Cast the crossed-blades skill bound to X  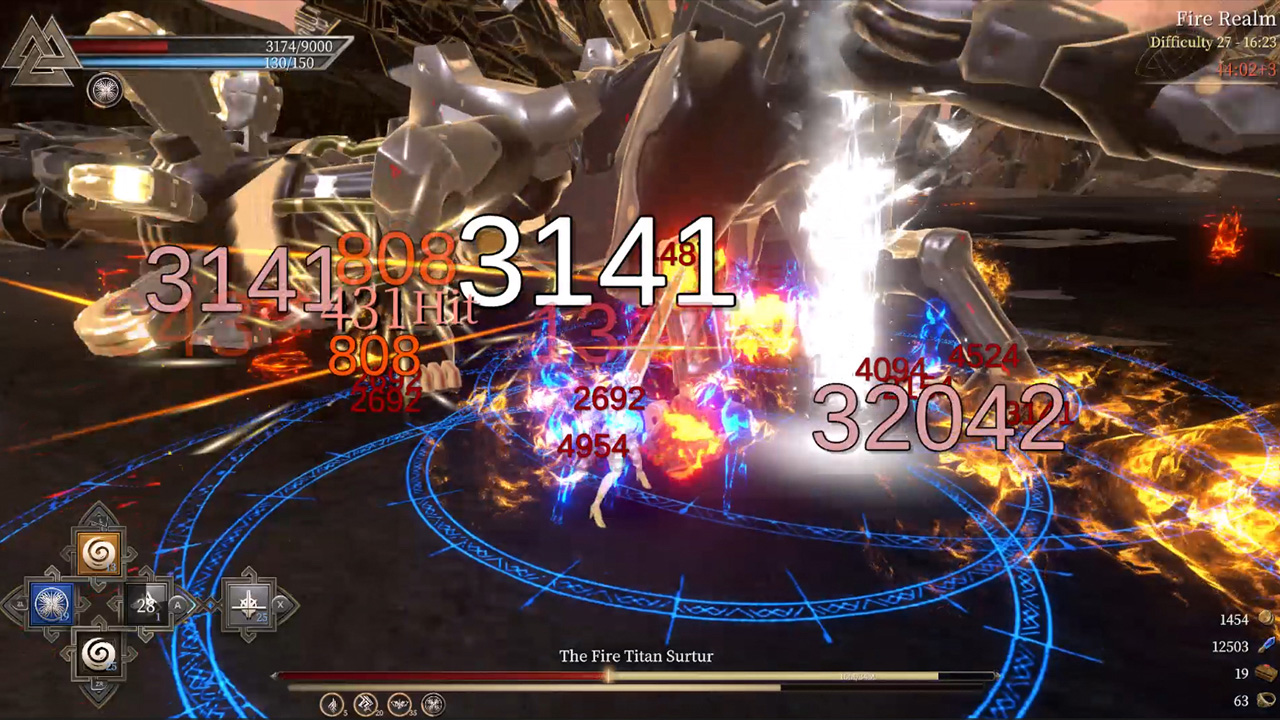(249, 602)
